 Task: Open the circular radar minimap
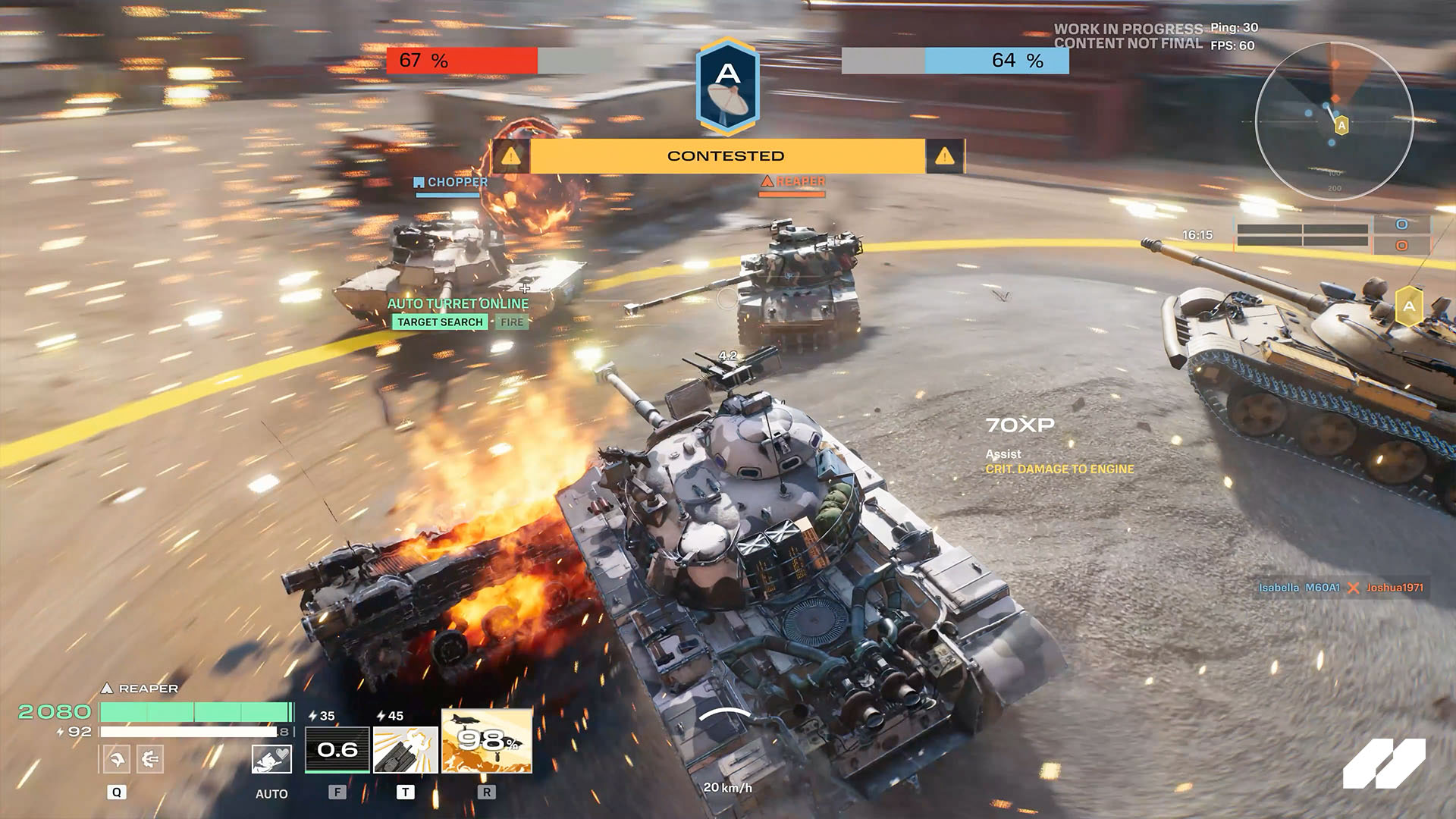tap(1334, 121)
